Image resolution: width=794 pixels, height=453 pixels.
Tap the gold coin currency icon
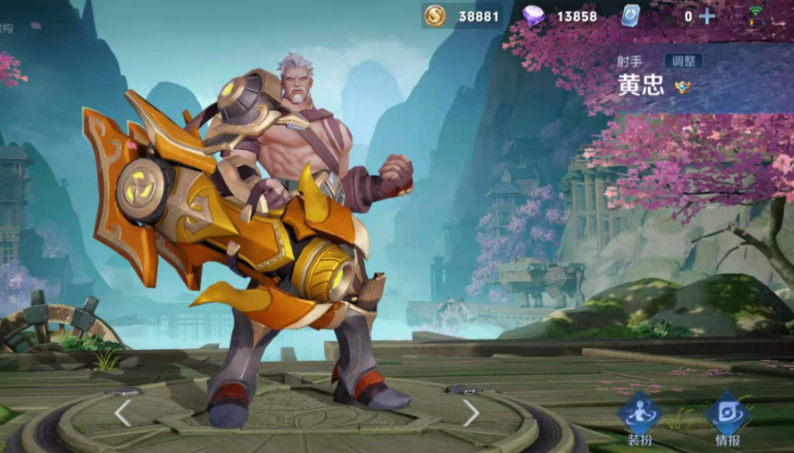[x=435, y=16]
